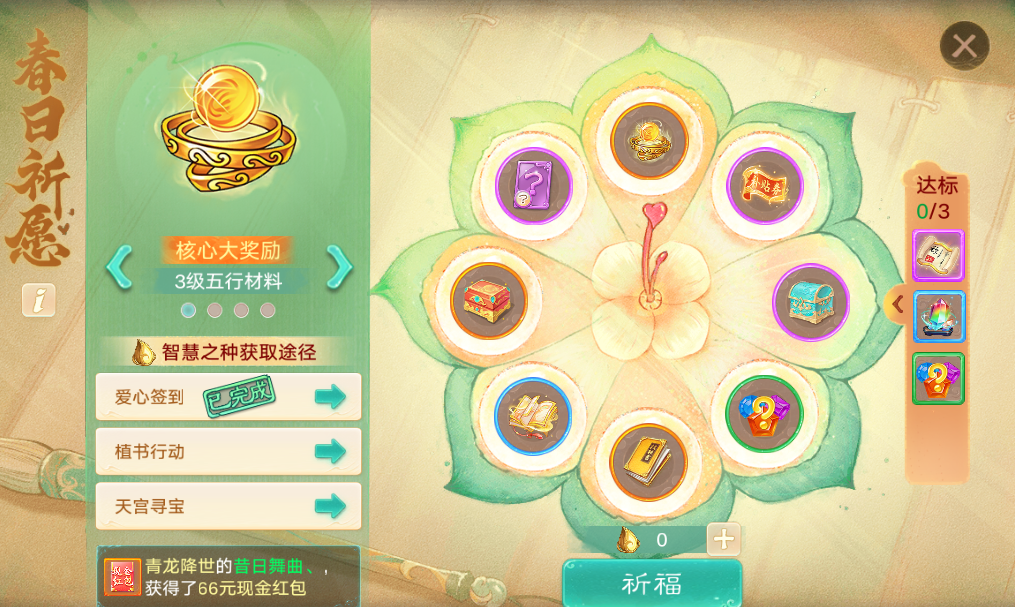Show previous core prize with left arrow
Screen dimensions: 1015x607
point(119,266)
